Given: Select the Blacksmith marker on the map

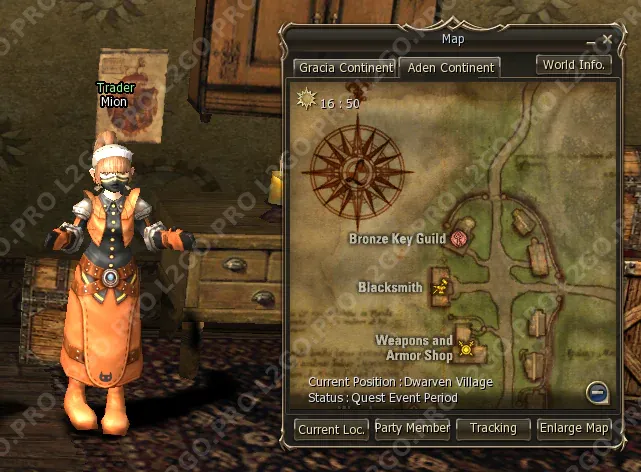Looking at the screenshot, I should [x=440, y=288].
